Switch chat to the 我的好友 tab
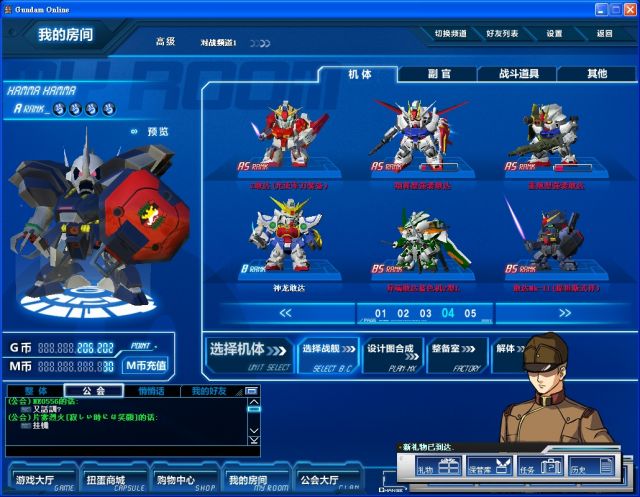 coord(211,390)
